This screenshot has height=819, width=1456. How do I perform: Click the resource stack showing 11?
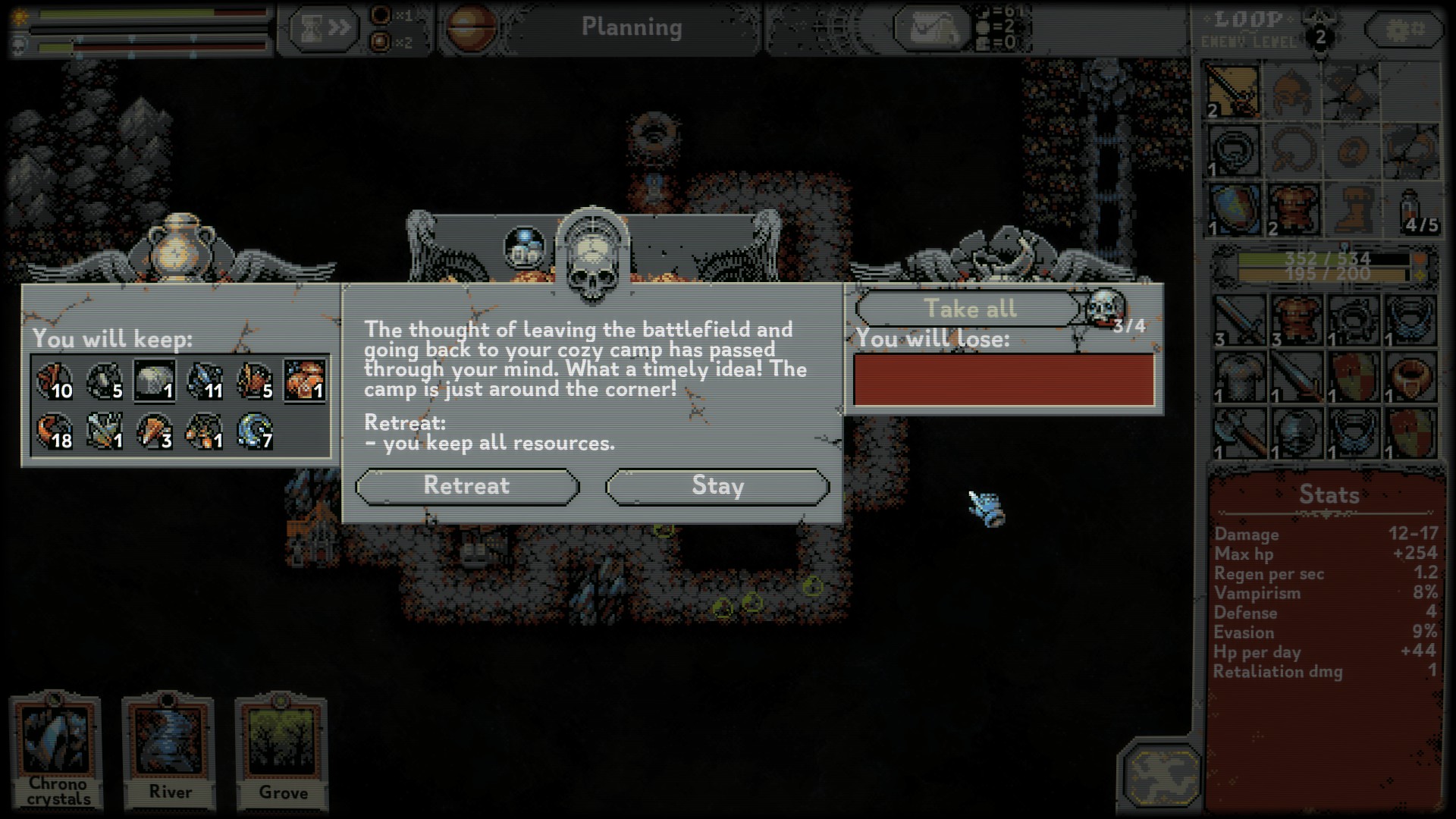pos(205,381)
